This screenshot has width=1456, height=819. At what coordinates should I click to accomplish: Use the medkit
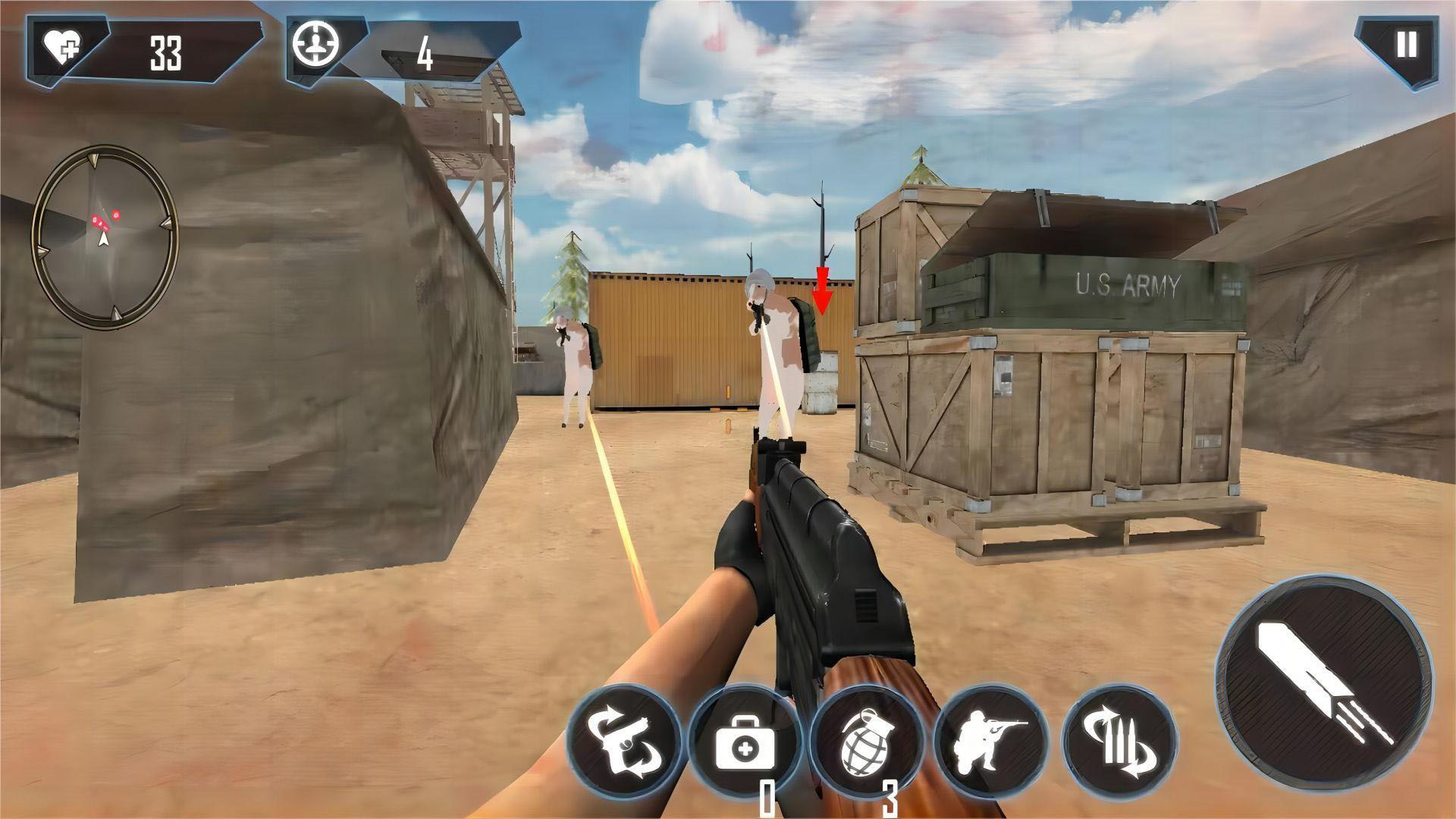pyautogui.click(x=745, y=742)
